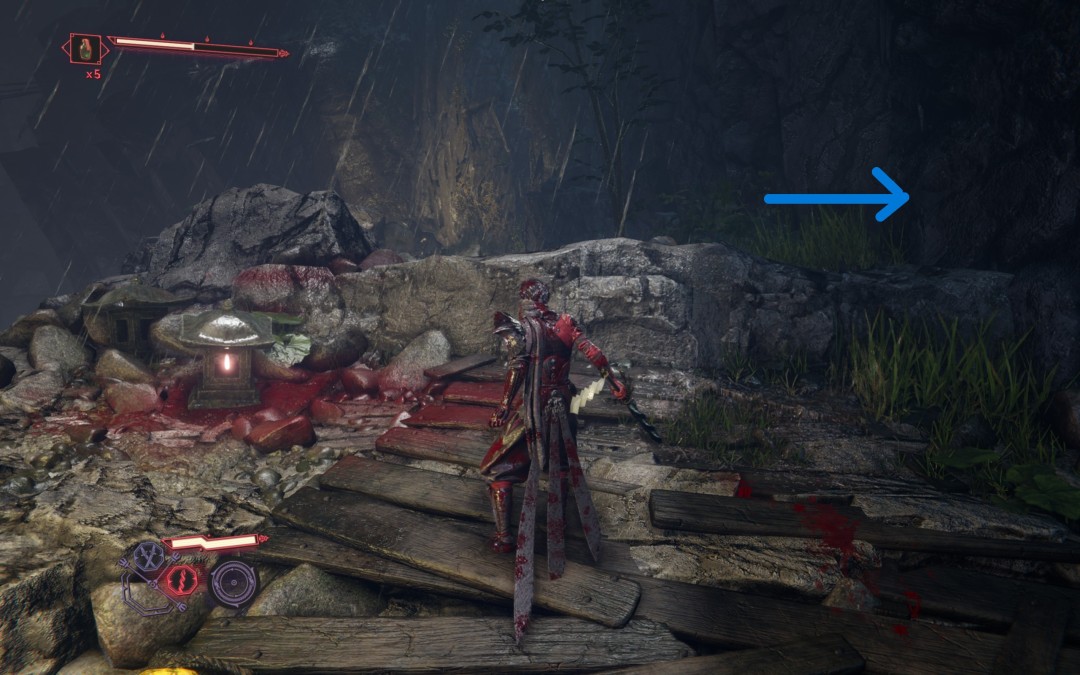Select the healing gourd item slot
The image size is (1080, 675).
click(x=87, y=49)
